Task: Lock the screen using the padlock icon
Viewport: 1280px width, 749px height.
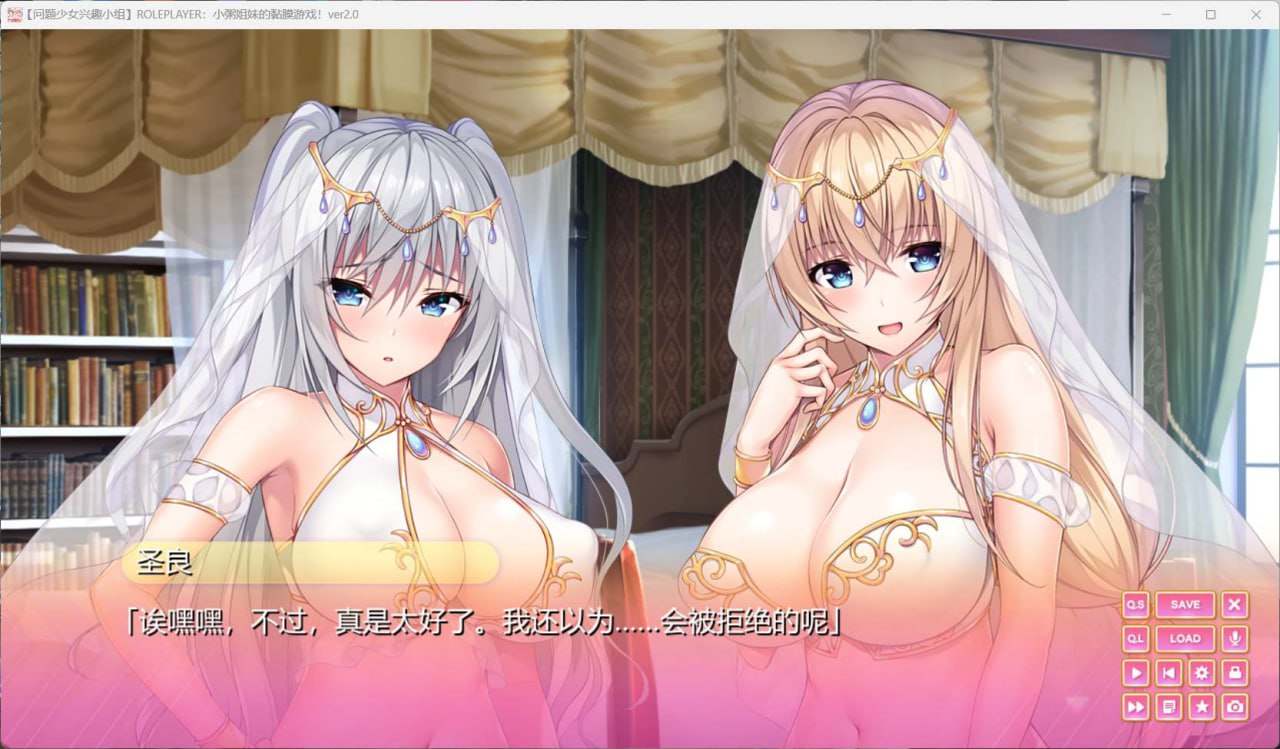Action: pos(1234,672)
